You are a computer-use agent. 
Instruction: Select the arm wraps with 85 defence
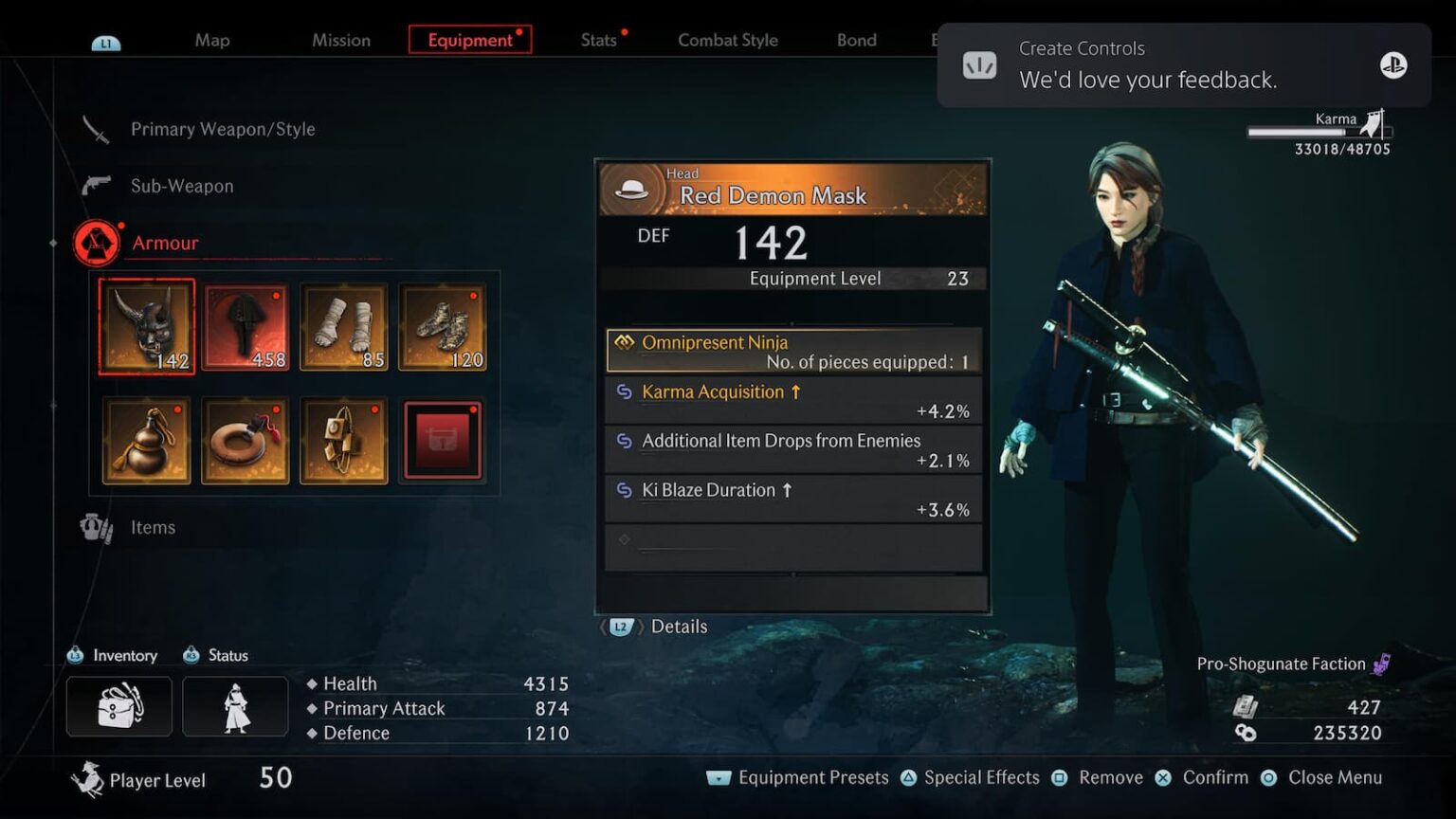pos(343,326)
